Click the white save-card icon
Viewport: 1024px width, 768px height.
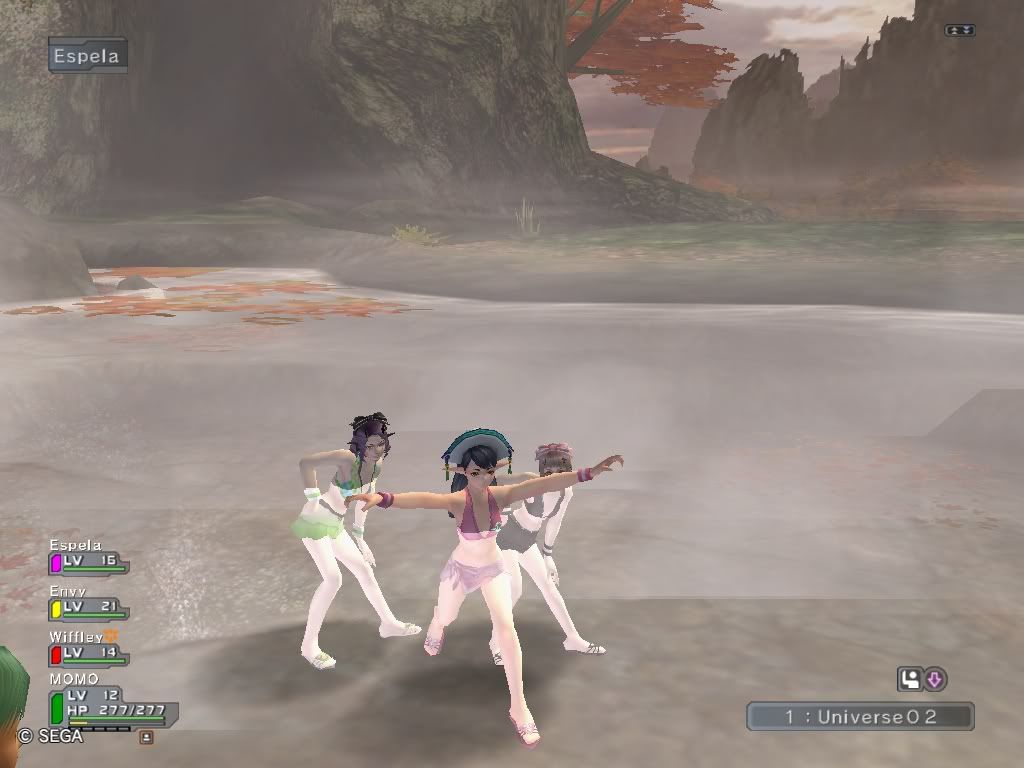click(910, 680)
